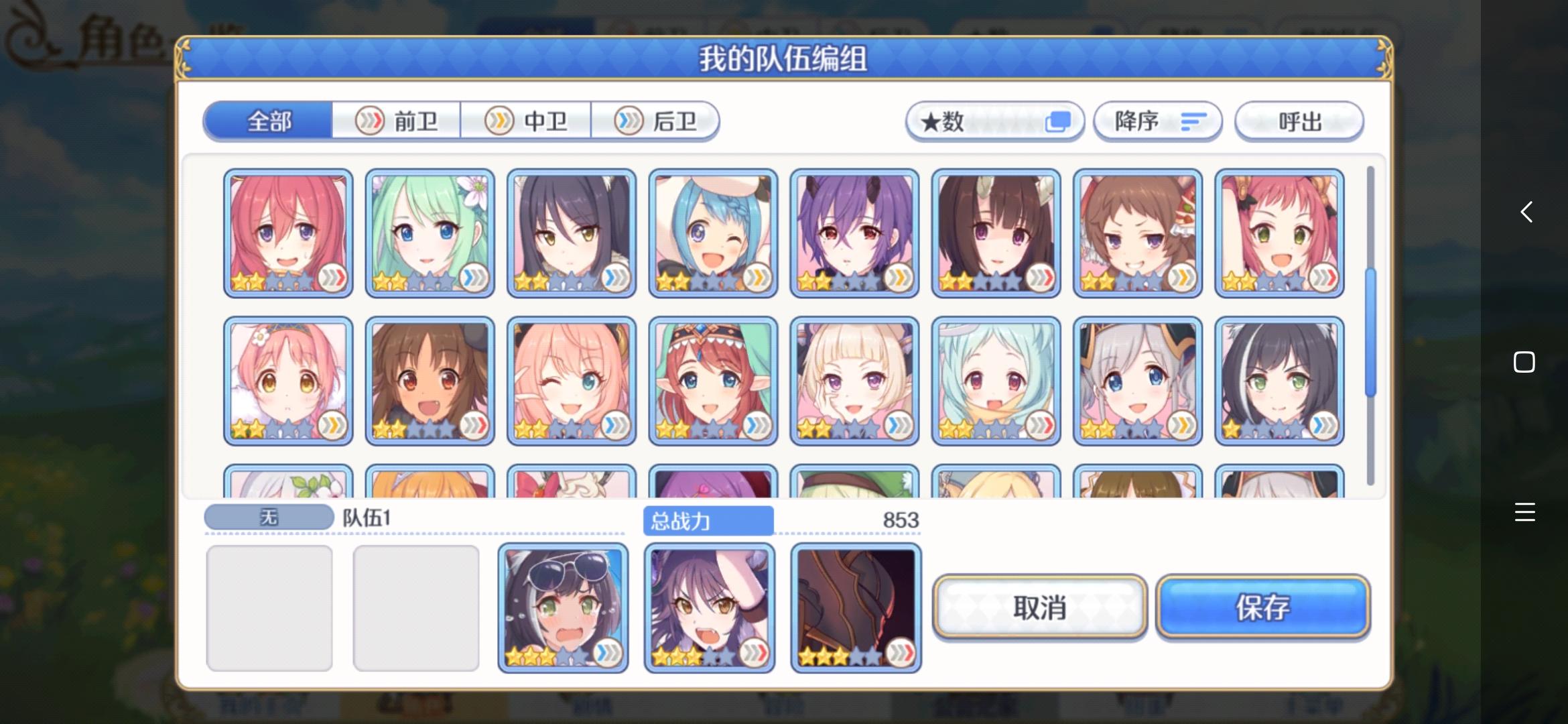Toggle the 降序 descending sort order
Viewport: 1568px width, 724px height.
pyautogui.click(x=1158, y=121)
